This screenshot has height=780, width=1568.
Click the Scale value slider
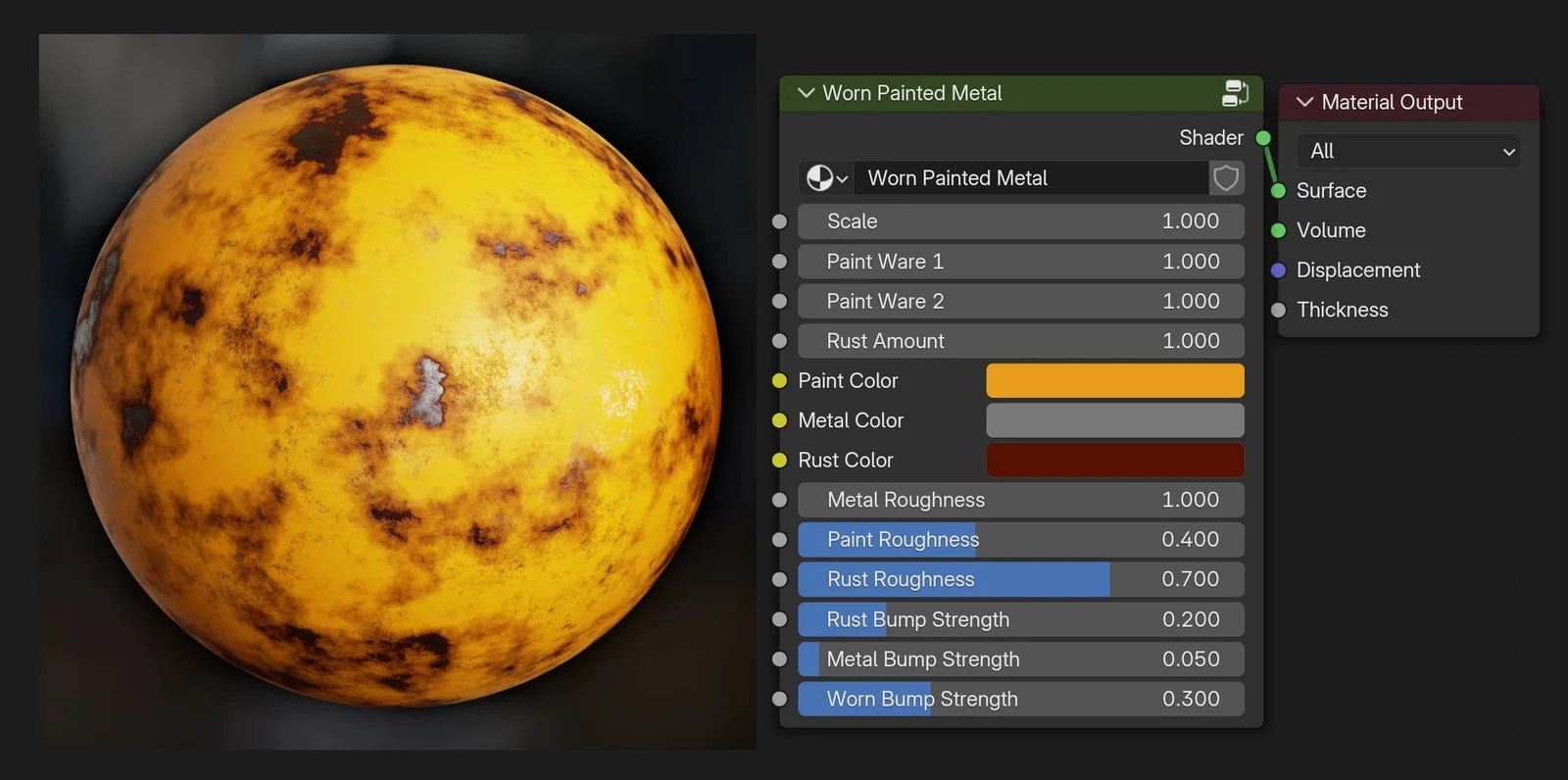(x=1020, y=221)
